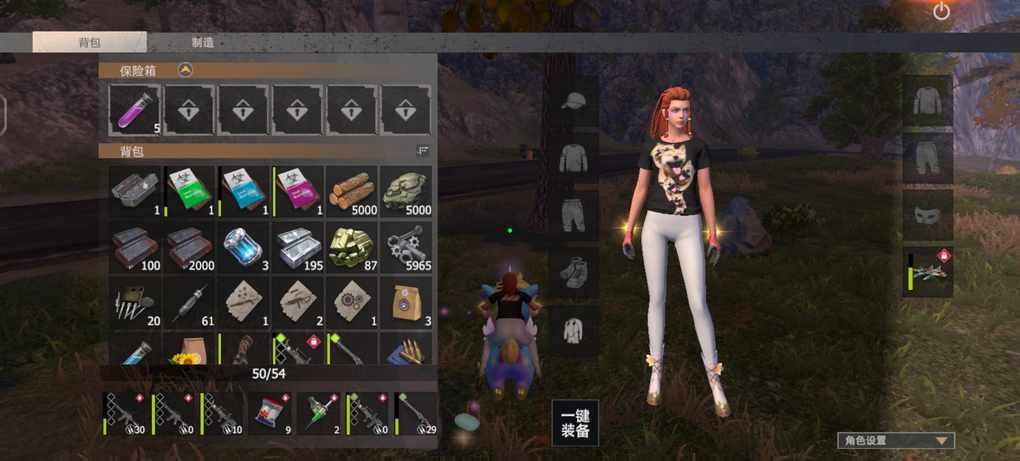
Task: Select the hat equipment slot
Action: (574, 101)
